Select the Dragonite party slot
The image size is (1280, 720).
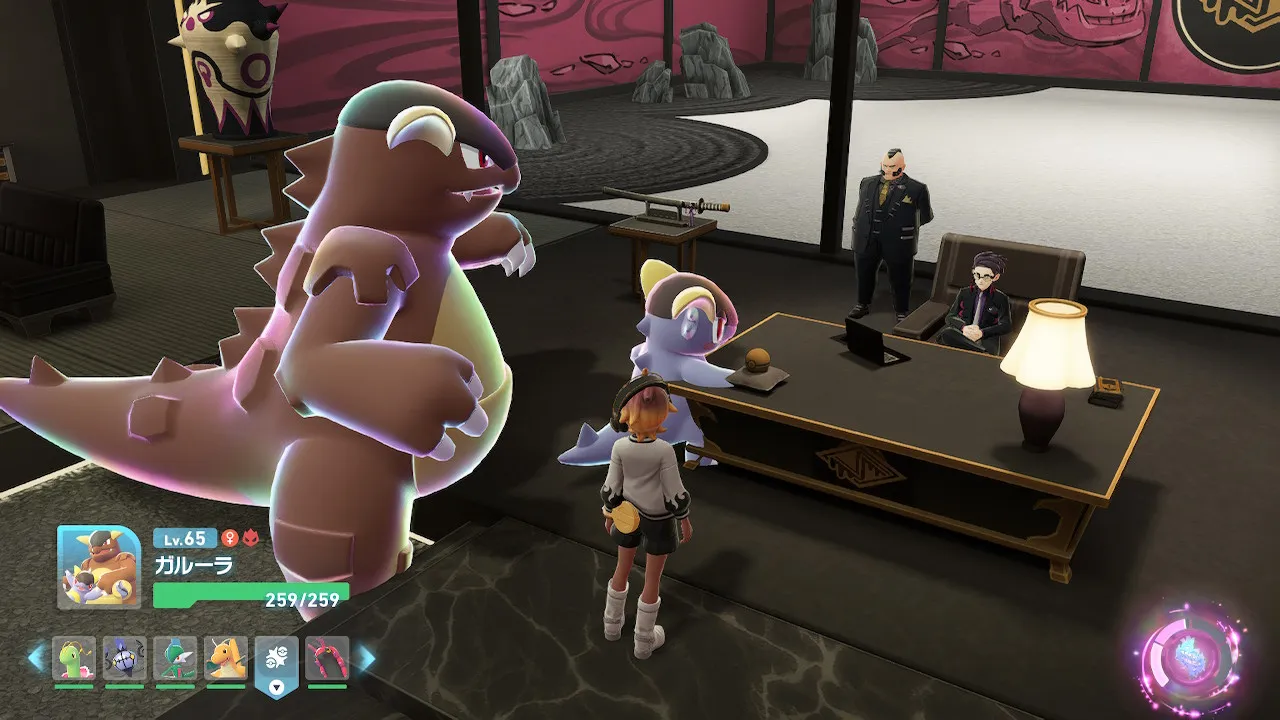[226, 659]
